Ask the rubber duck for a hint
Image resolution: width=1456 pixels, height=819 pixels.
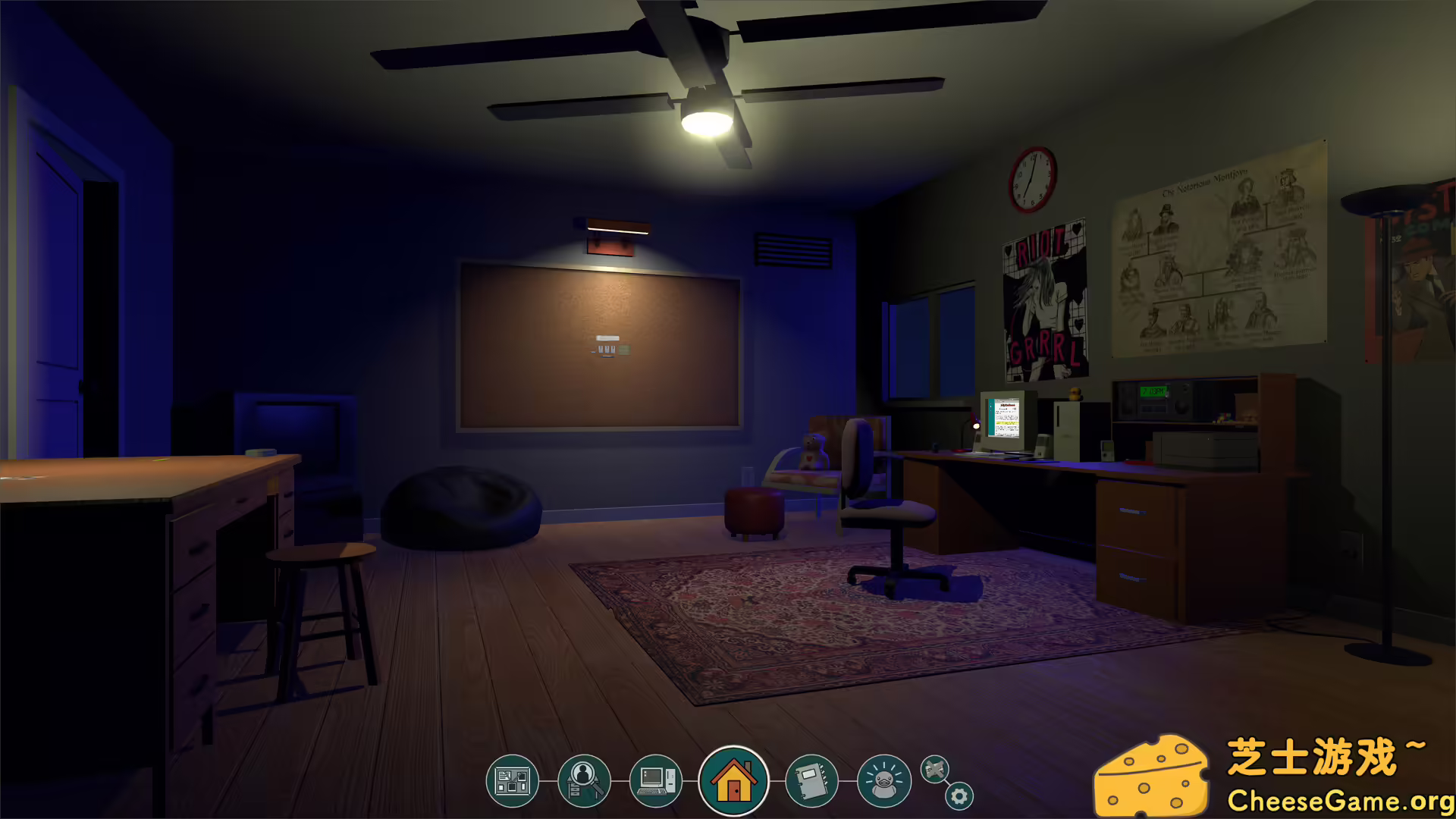(x=882, y=780)
